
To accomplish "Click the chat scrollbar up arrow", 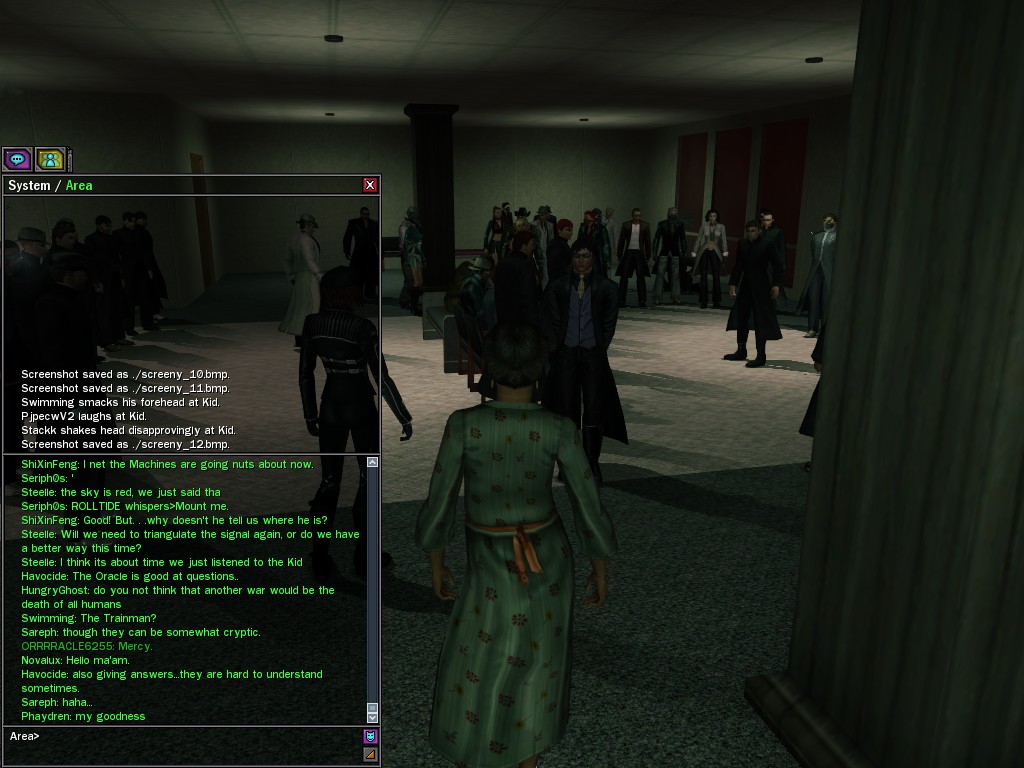I will pos(373,462).
